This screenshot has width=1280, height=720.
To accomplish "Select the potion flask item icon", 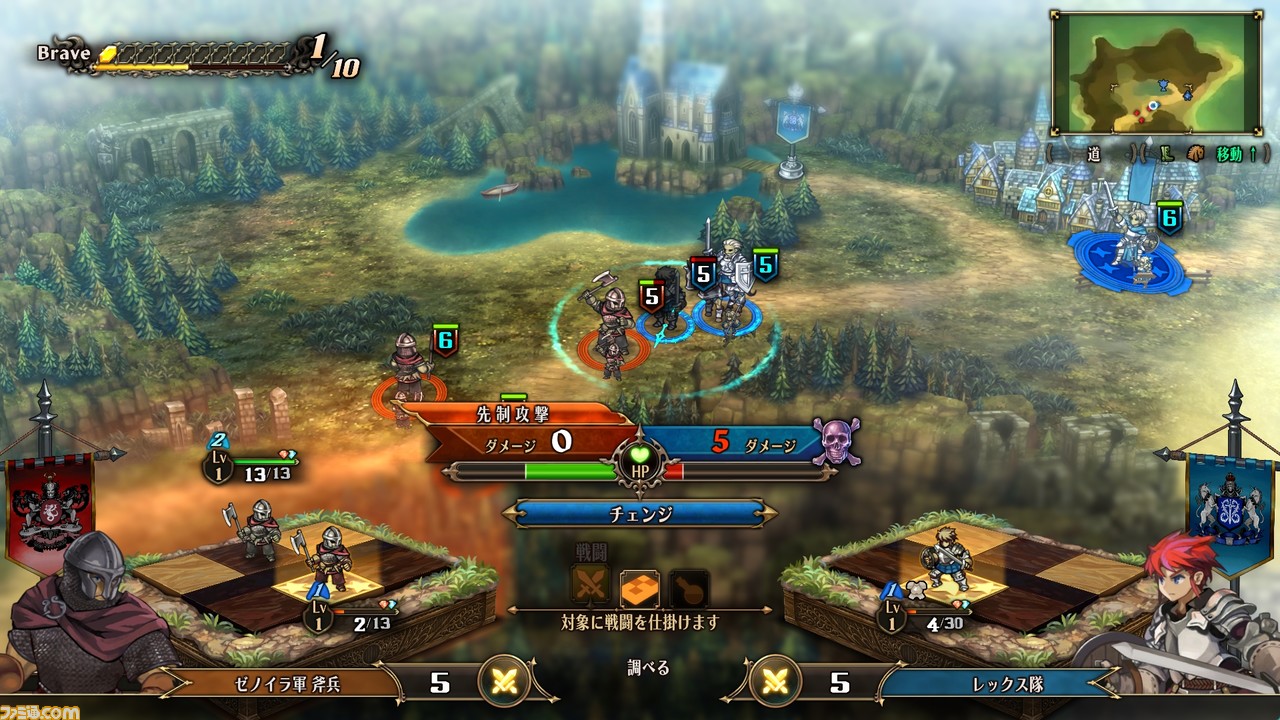I will 690,589.
